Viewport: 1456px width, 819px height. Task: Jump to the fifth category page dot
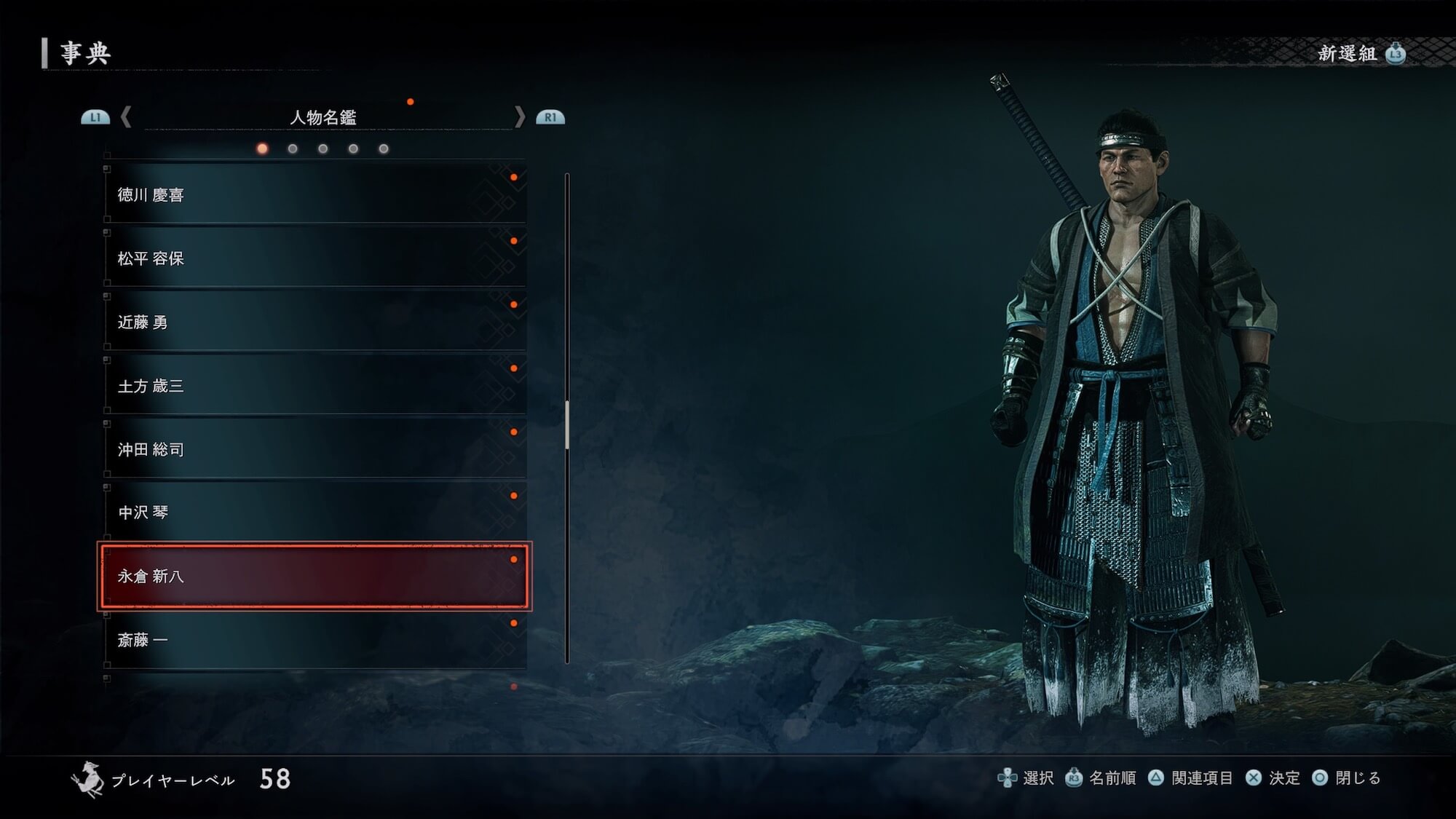pyautogui.click(x=384, y=149)
